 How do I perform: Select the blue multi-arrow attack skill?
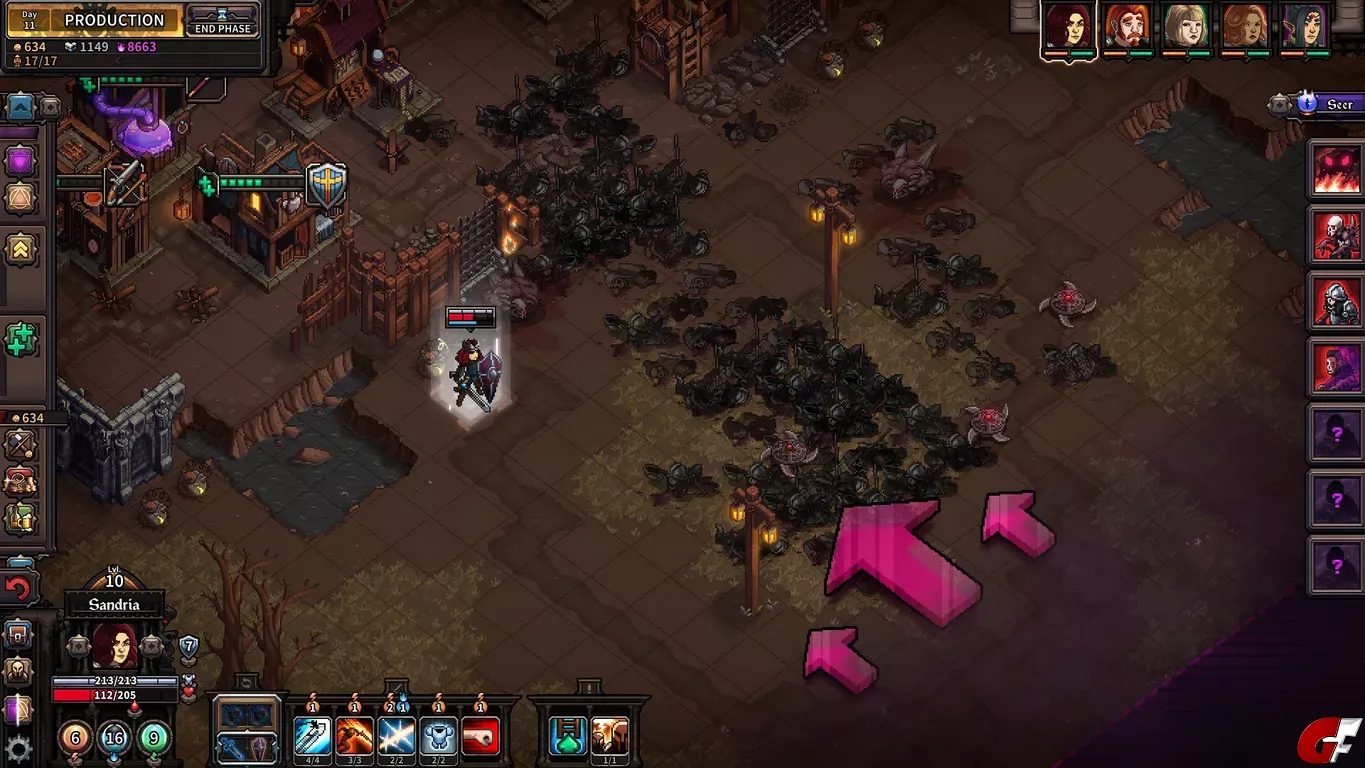[x=312, y=737]
